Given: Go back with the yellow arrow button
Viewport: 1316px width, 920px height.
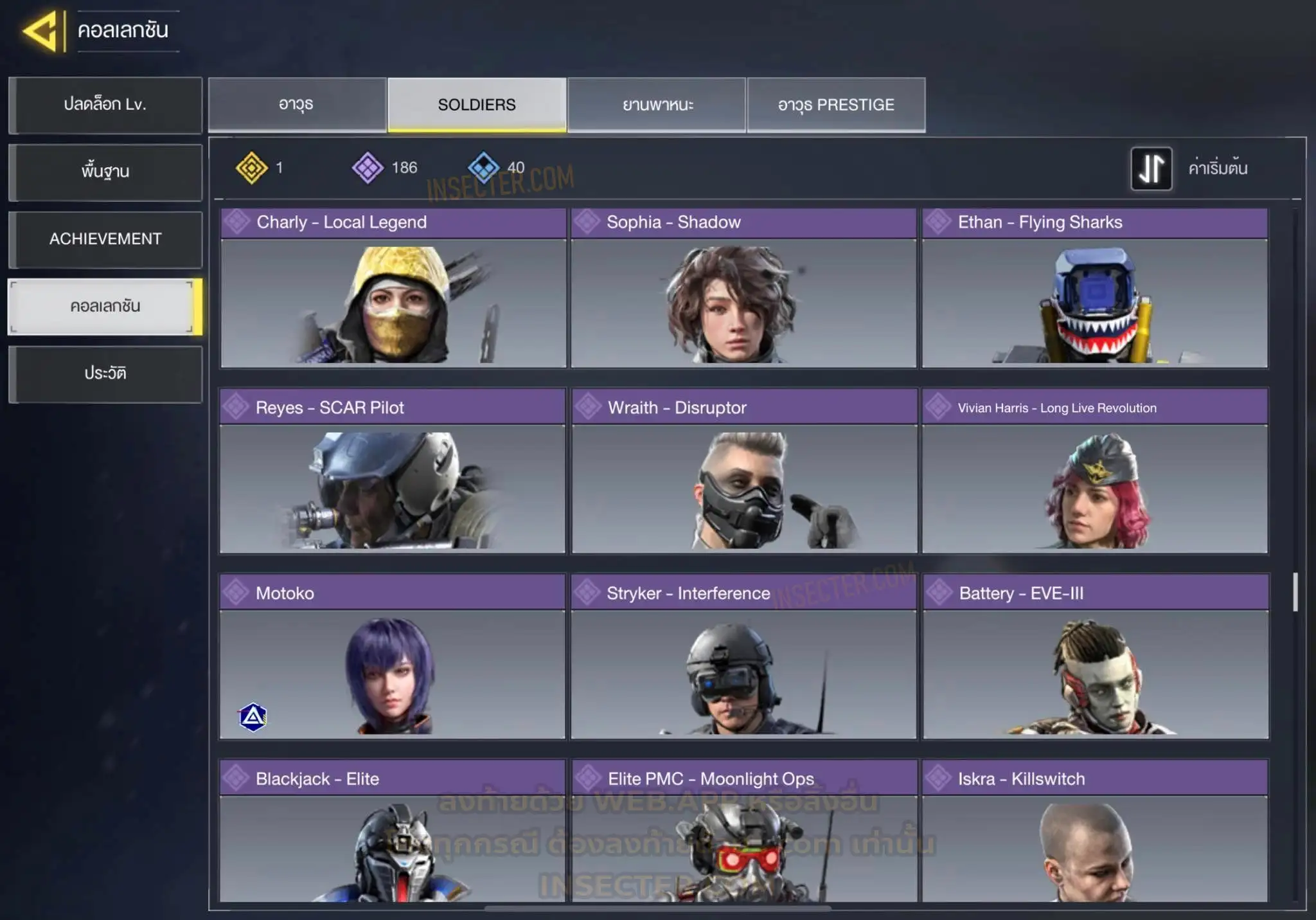Looking at the screenshot, I should click(41, 31).
